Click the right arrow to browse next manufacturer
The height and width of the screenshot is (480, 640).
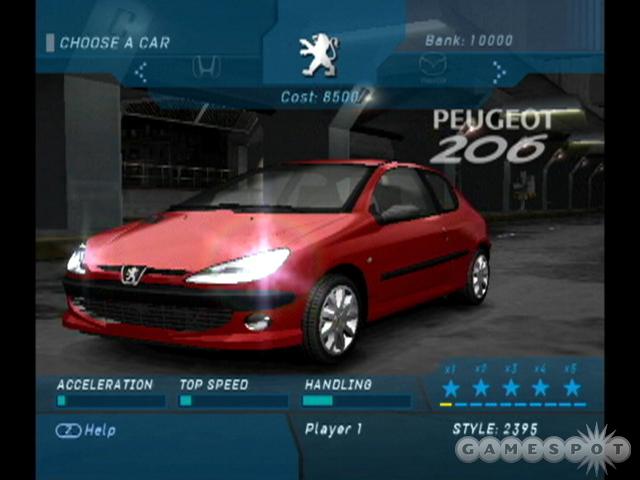(498, 71)
